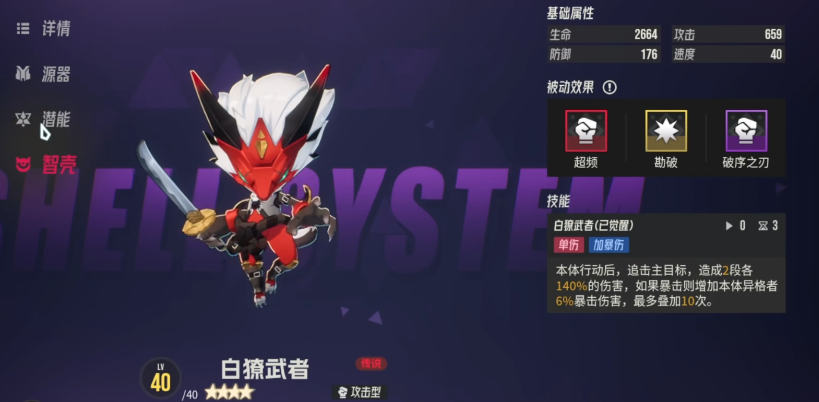This screenshot has width=819, height=402.
Task: Open the 详情 details tab
Action: pyautogui.click(x=45, y=28)
